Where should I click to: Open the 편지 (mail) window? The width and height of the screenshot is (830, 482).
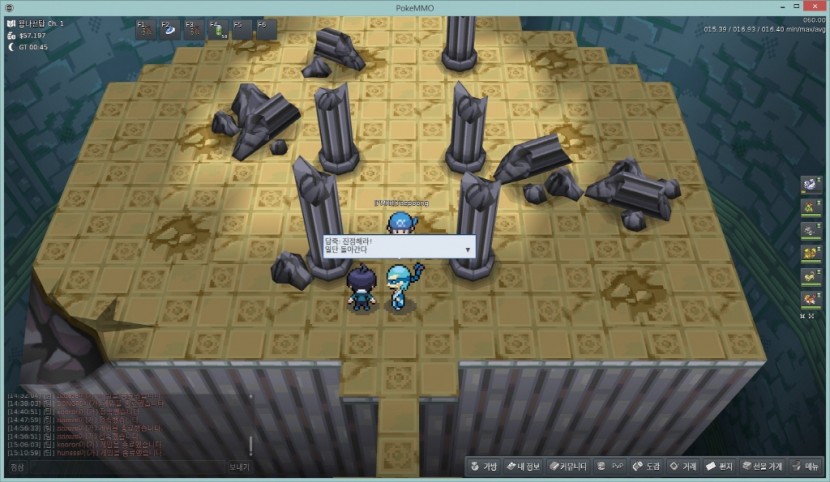[721, 466]
